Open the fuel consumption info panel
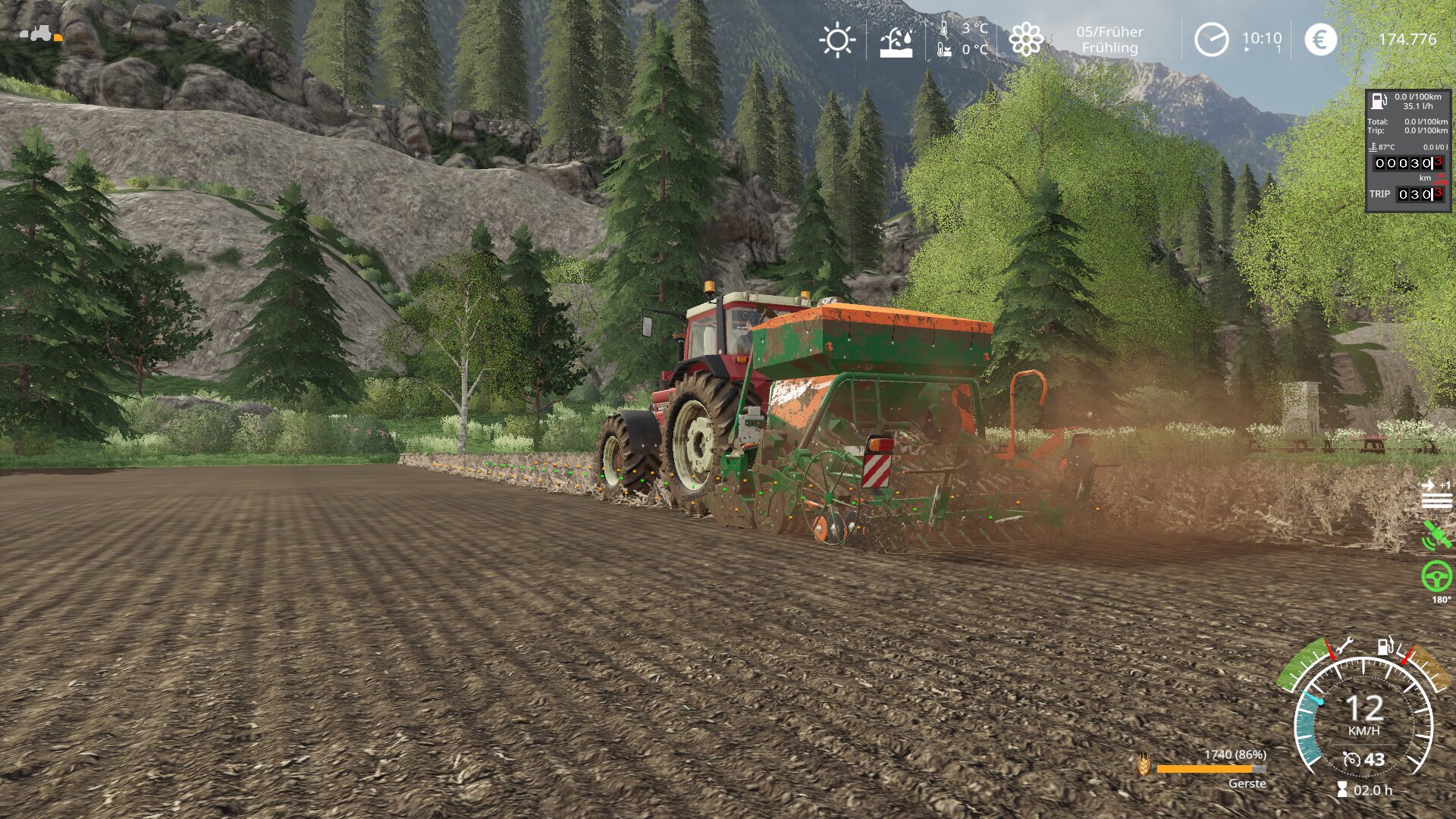 (1407, 151)
